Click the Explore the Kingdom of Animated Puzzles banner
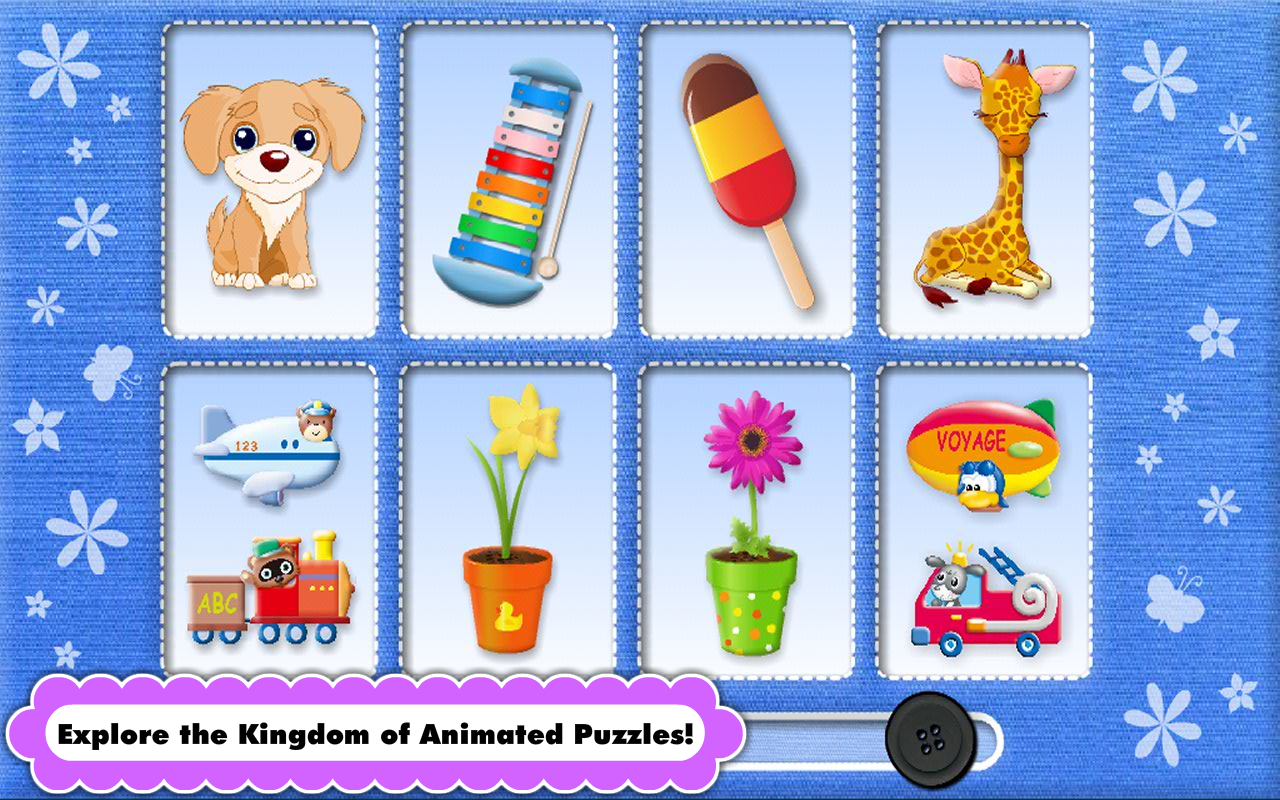1280x800 pixels. [380, 733]
